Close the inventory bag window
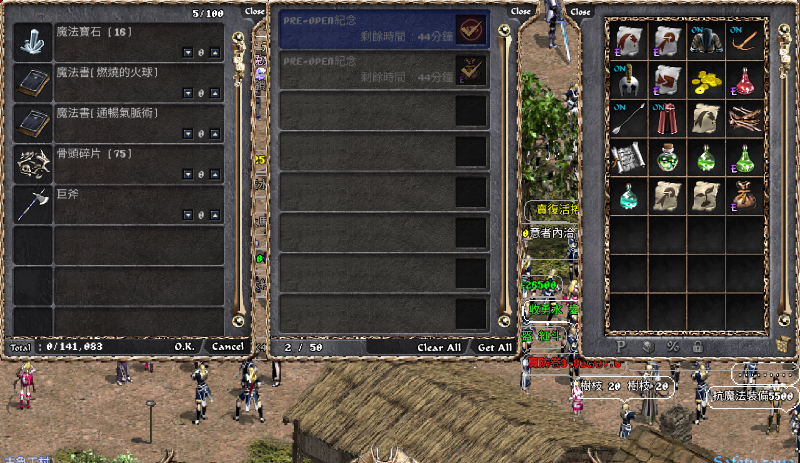Screen dimensions: 800x463 click(x=580, y=12)
